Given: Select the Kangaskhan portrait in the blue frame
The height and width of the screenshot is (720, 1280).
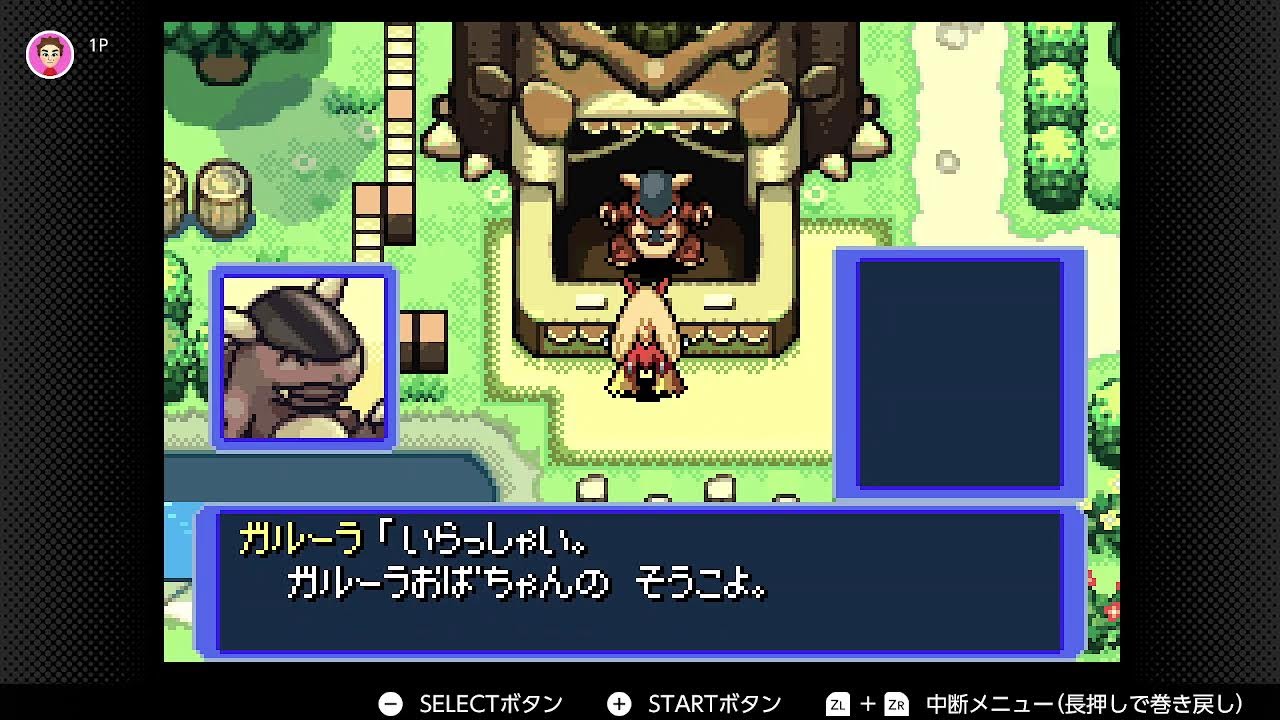Looking at the screenshot, I should (302, 355).
